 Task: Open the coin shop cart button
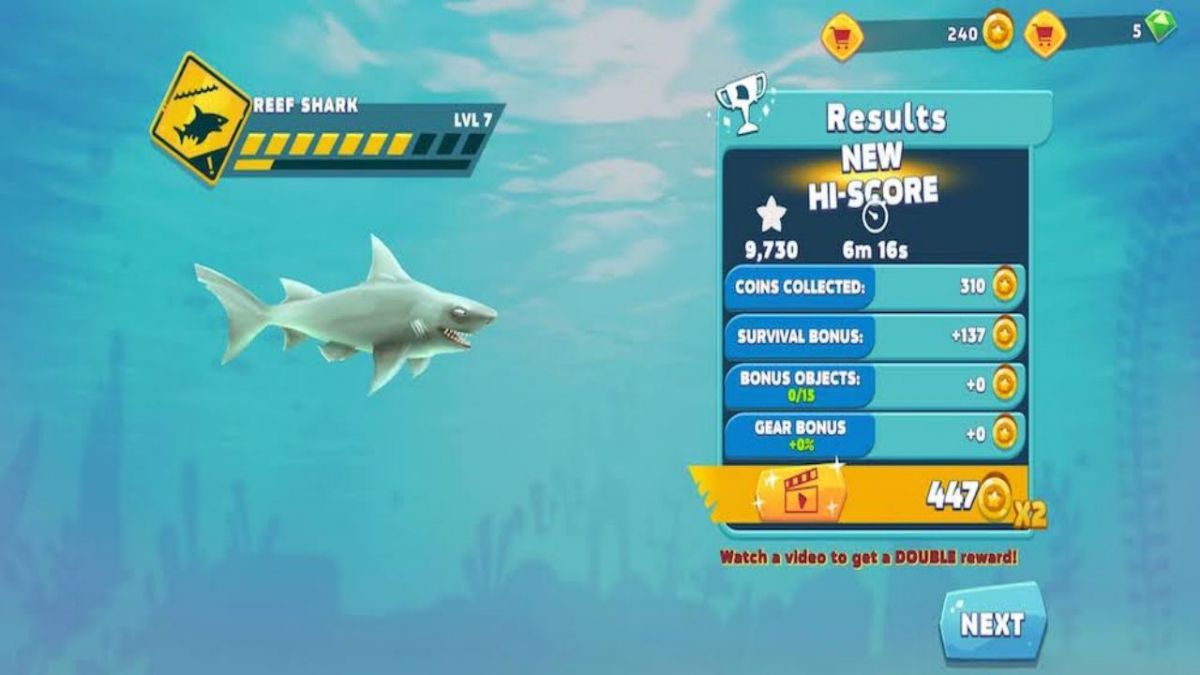[x=842, y=36]
